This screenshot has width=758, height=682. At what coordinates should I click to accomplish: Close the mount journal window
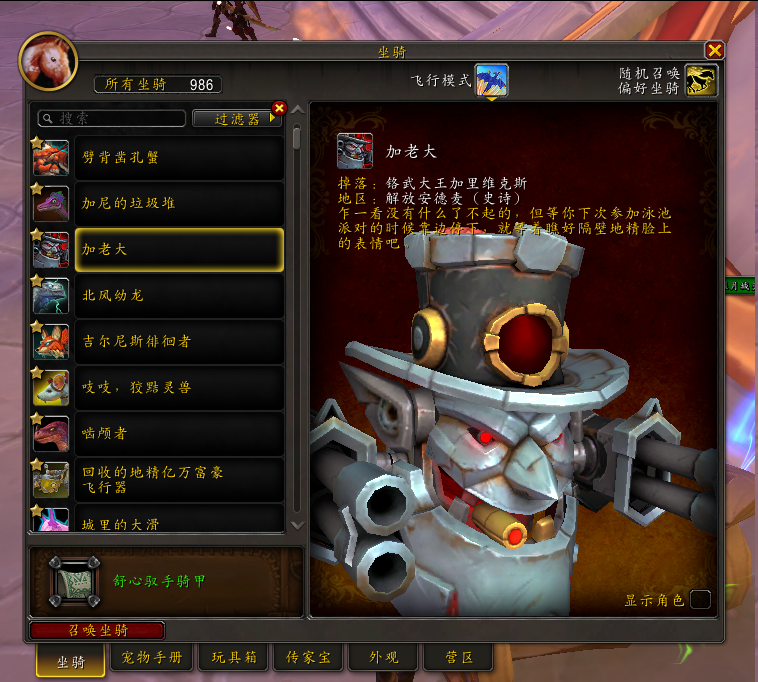pos(714,50)
